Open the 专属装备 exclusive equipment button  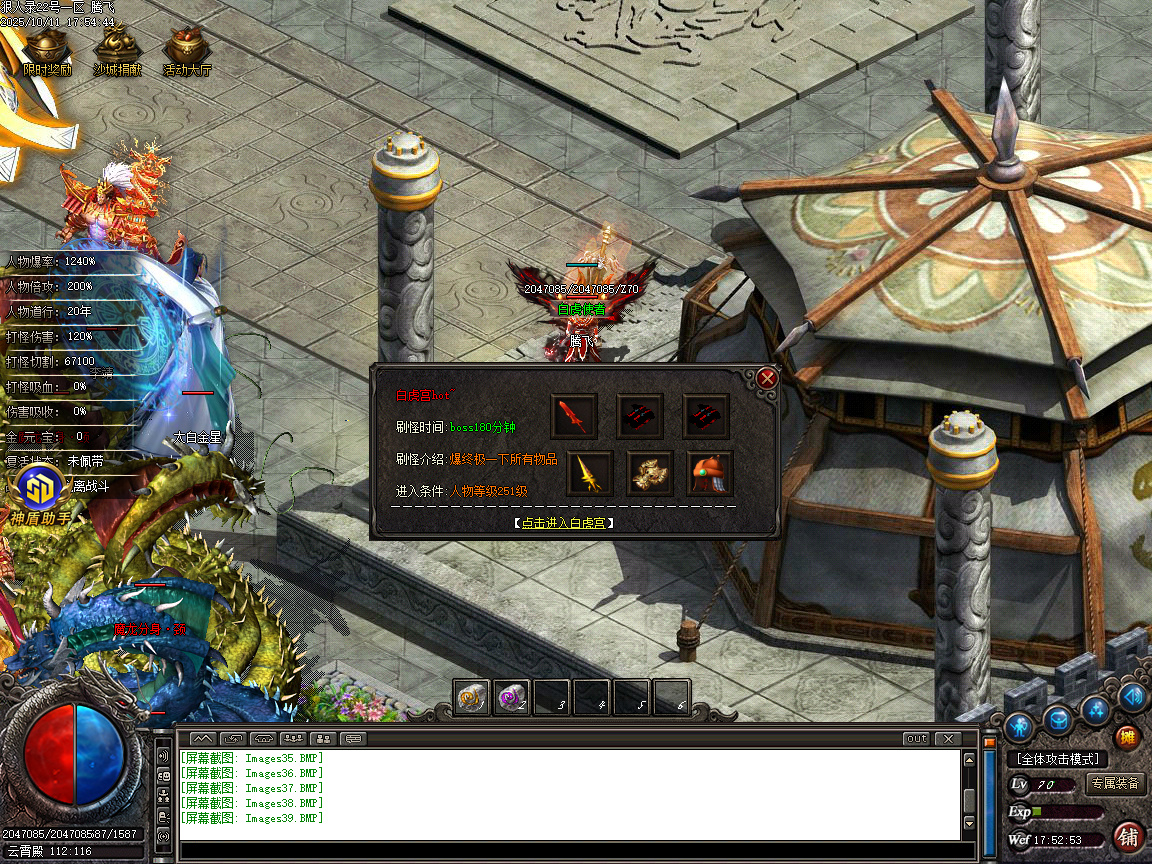click(x=1115, y=784)
